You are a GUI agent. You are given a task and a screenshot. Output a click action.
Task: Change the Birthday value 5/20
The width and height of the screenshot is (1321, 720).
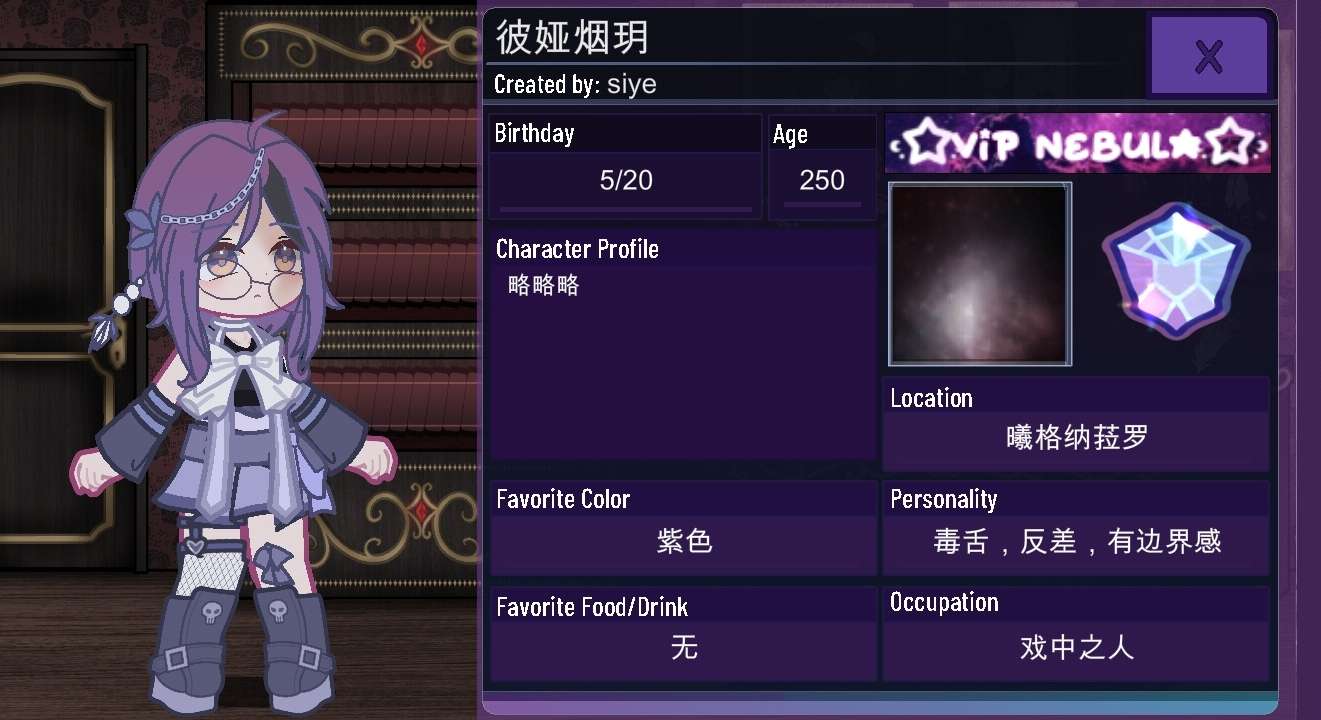(x=625, y=181)
